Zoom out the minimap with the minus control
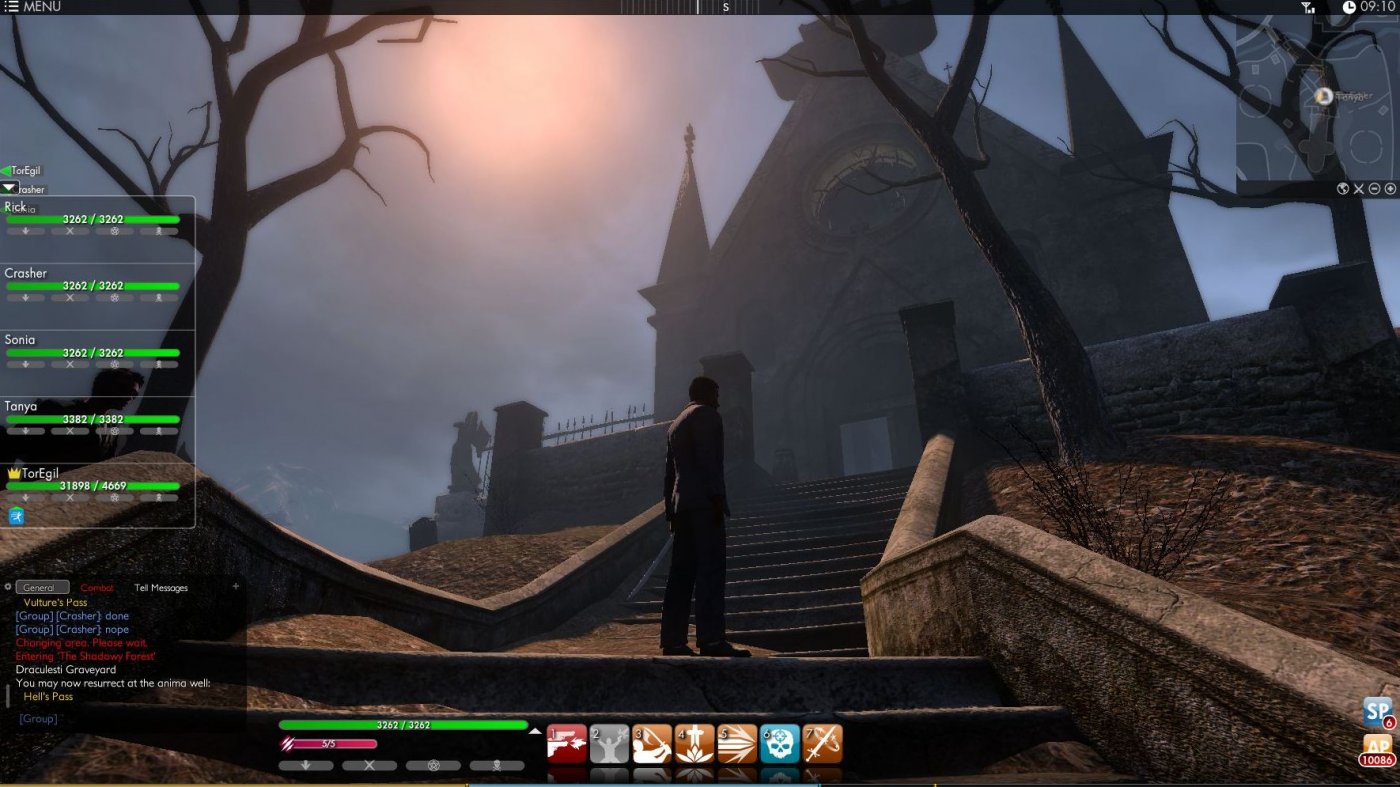The width and height of the screenshot is (1400, 787). pyautogui.click(x=1374, y=188)
